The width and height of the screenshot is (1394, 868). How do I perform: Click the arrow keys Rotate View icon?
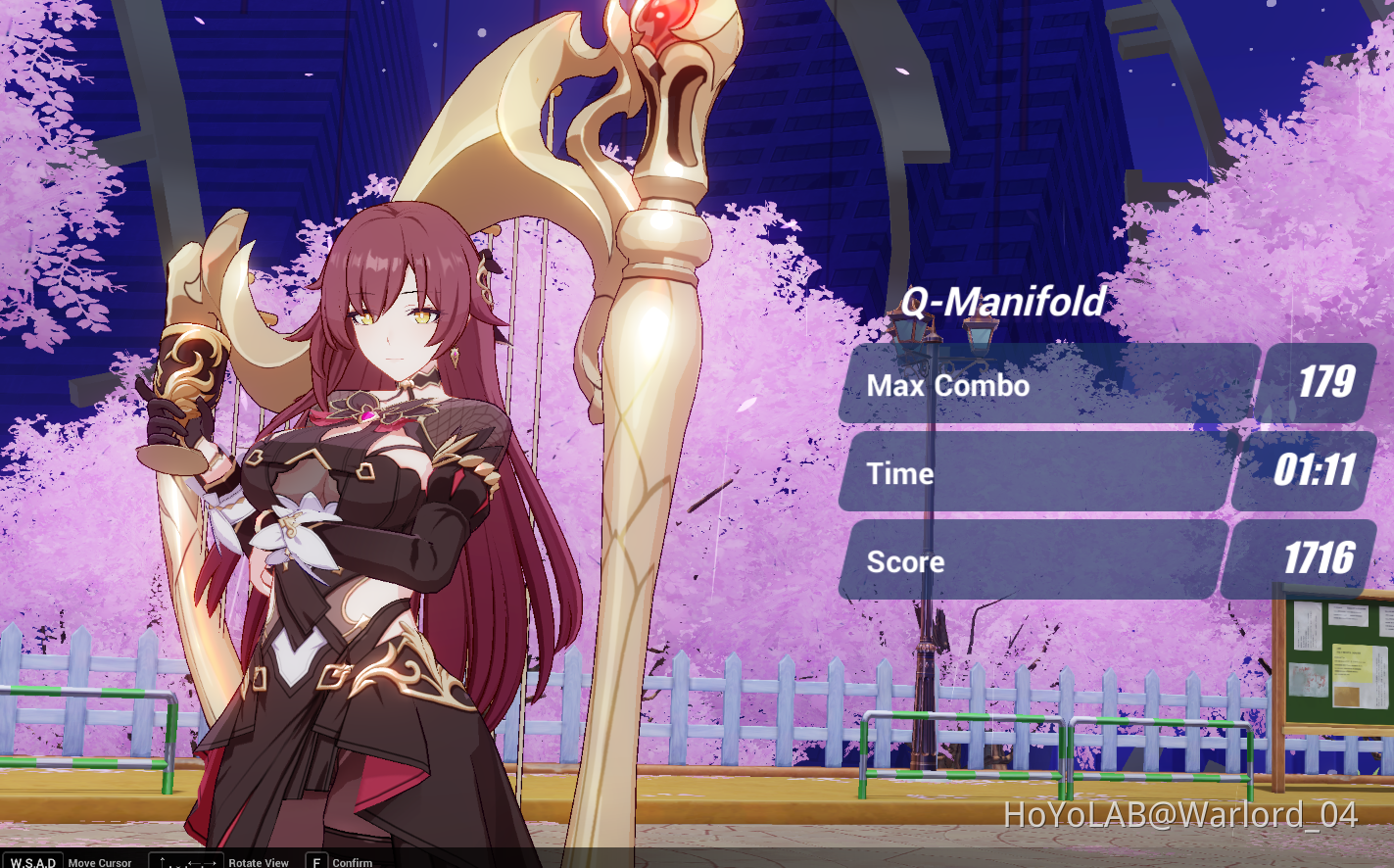click(x=184, y=861)
